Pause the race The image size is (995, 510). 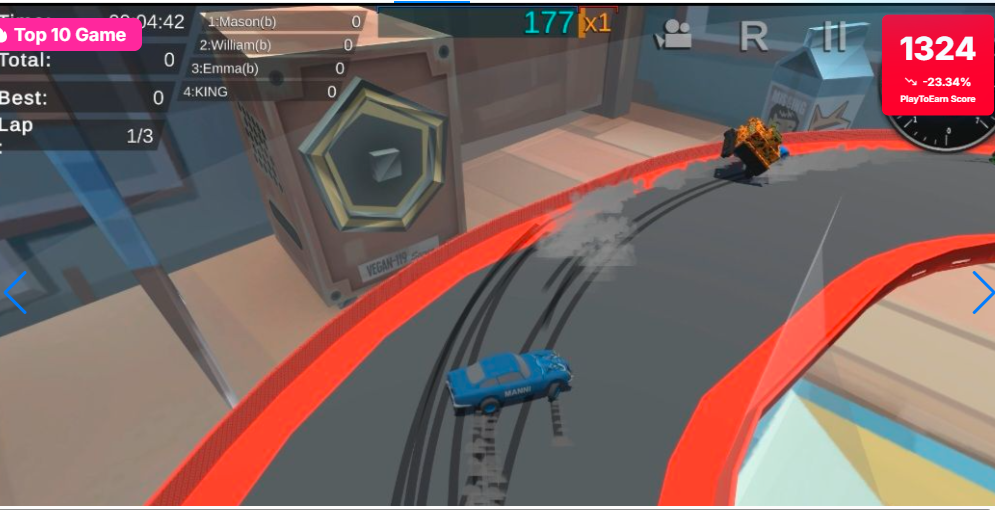pyautogui.click(x=833, y=37)
